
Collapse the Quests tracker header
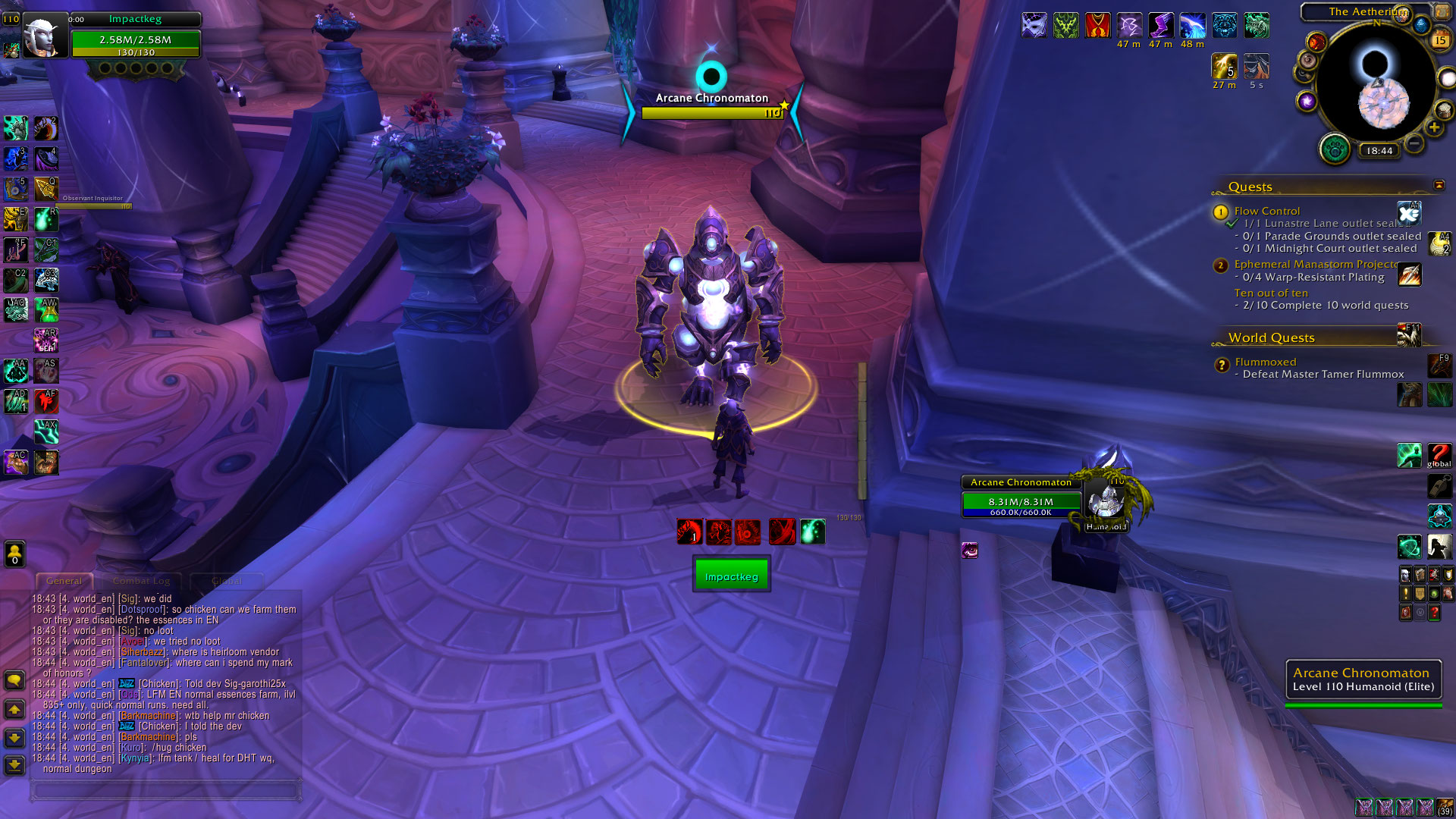pos(1439,186)
